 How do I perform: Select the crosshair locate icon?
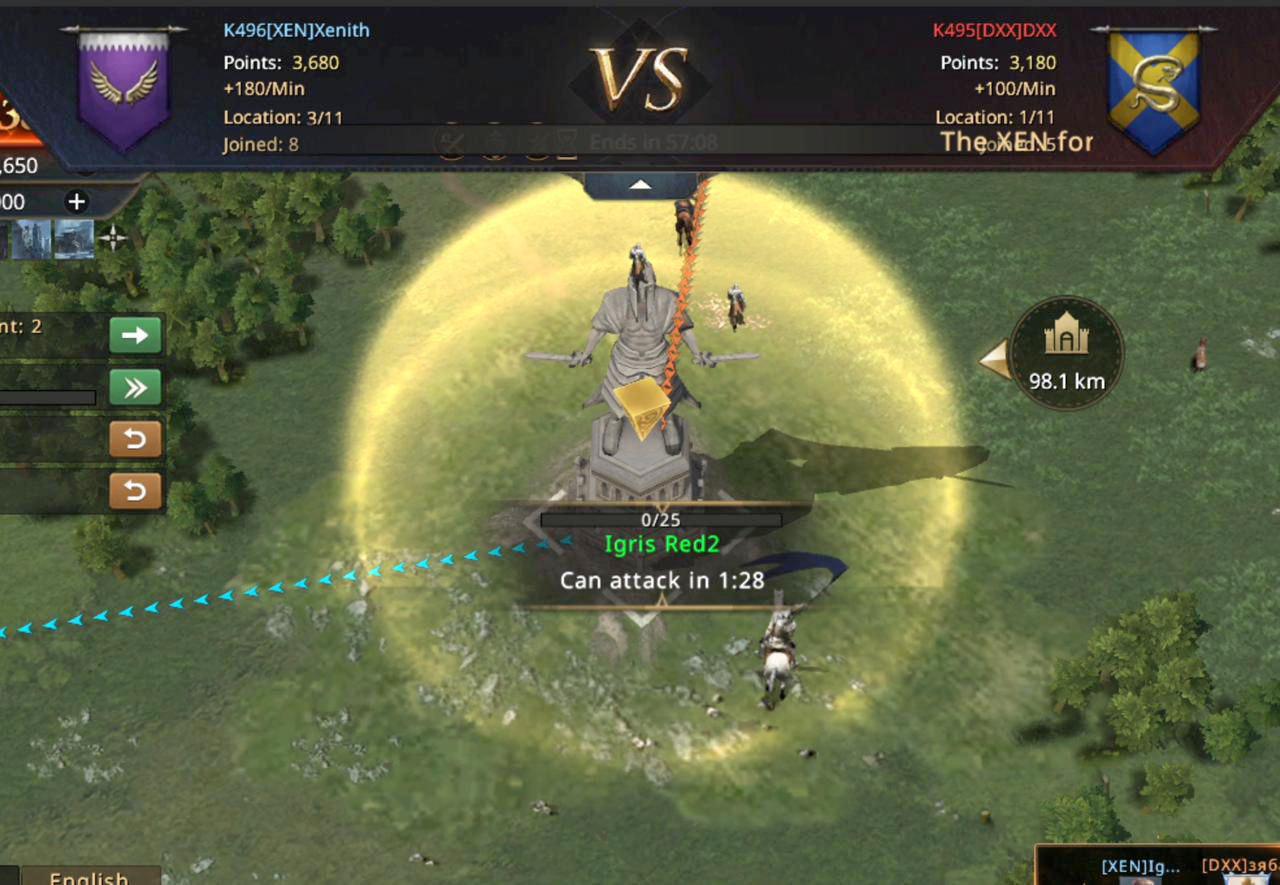113,238
